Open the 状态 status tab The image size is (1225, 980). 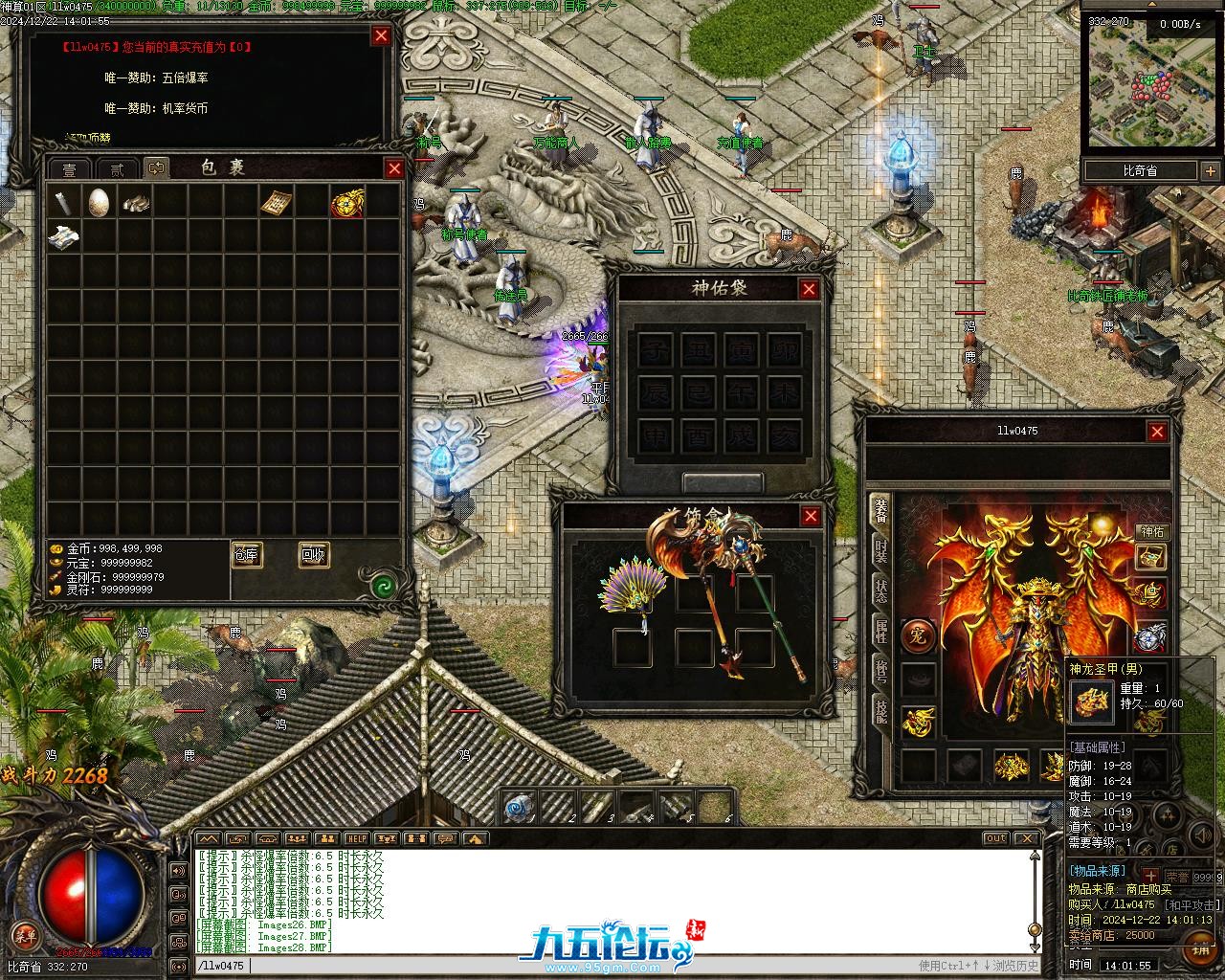pyautogui.click(x=880, y=591)
